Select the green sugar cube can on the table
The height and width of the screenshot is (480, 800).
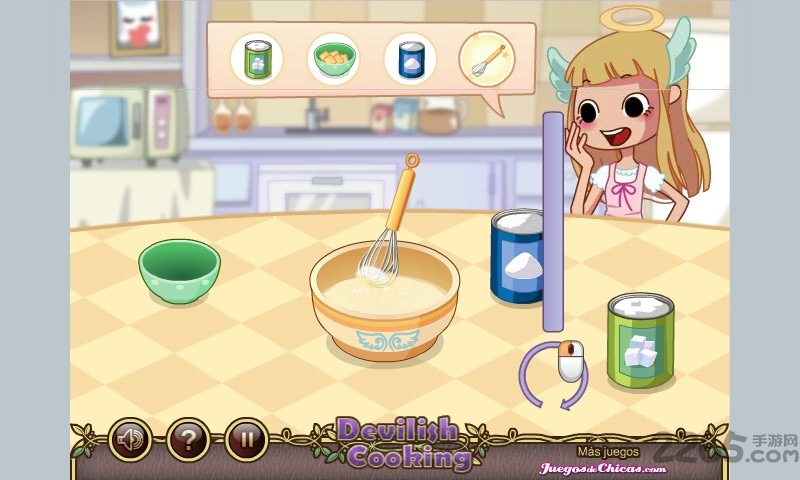pos(640,340)
